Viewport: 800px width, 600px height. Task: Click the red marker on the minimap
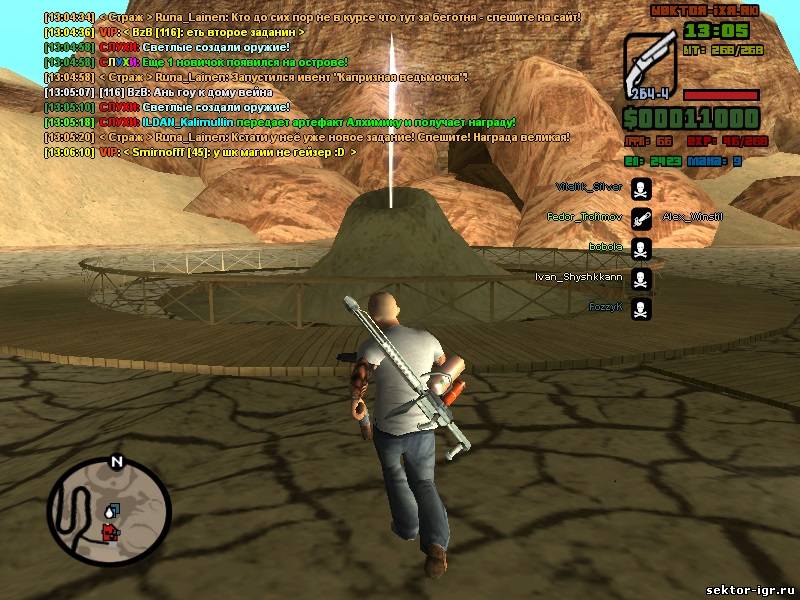pyautogui.click(x=109, y=532)
